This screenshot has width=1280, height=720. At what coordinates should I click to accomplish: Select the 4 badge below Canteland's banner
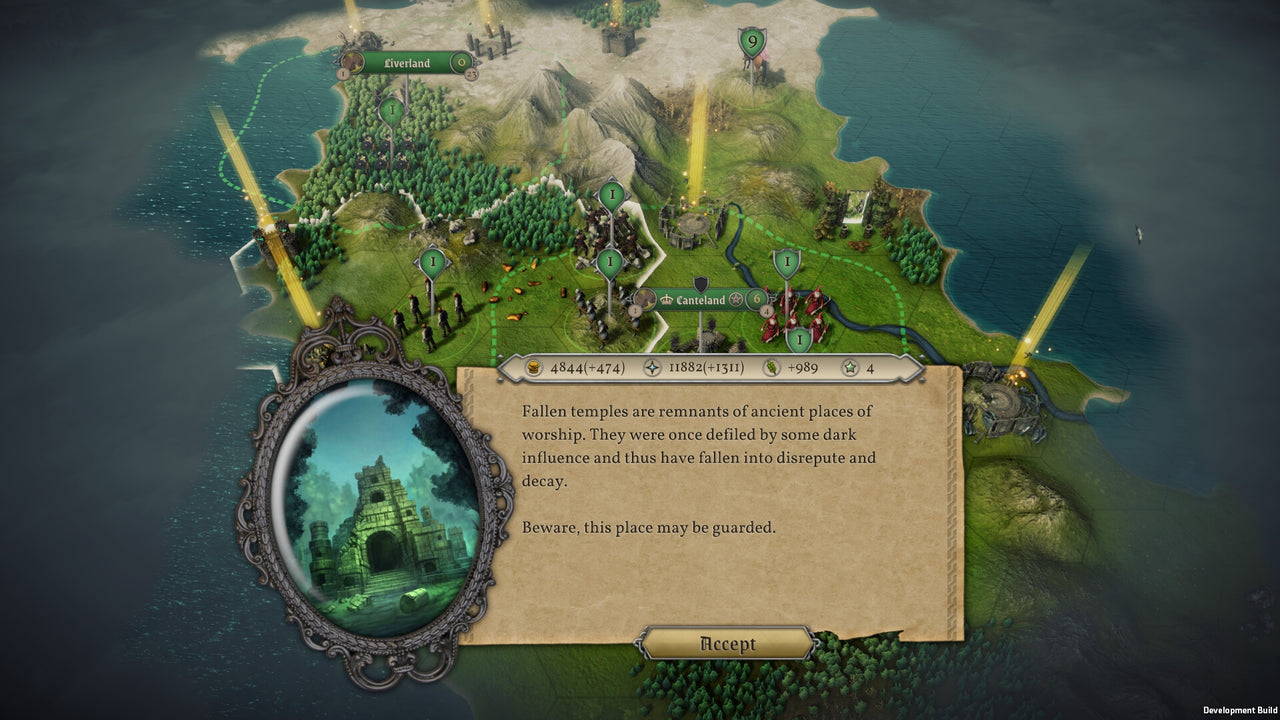pyautogui.click(x=766, y=311)
